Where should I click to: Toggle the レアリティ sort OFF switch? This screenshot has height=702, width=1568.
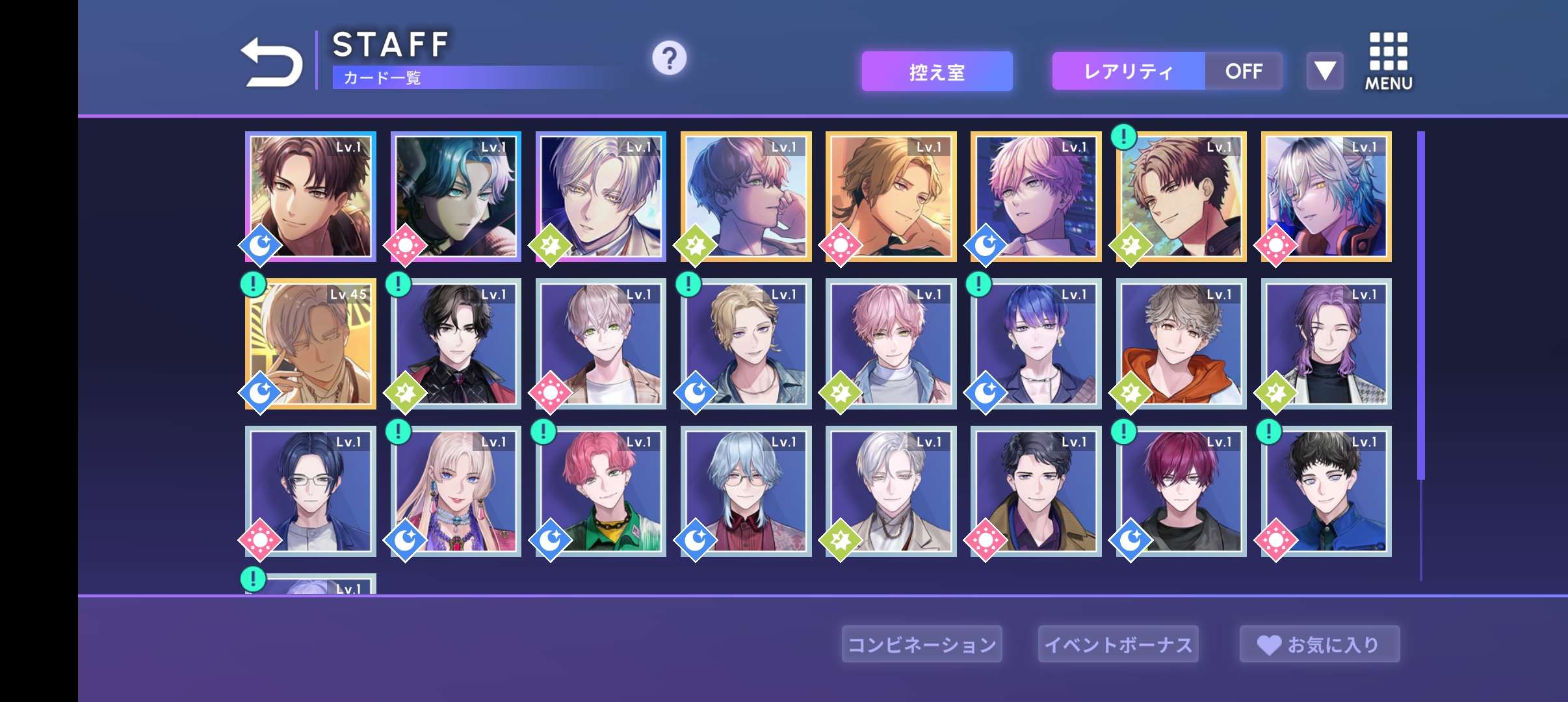click(1243, 71)
